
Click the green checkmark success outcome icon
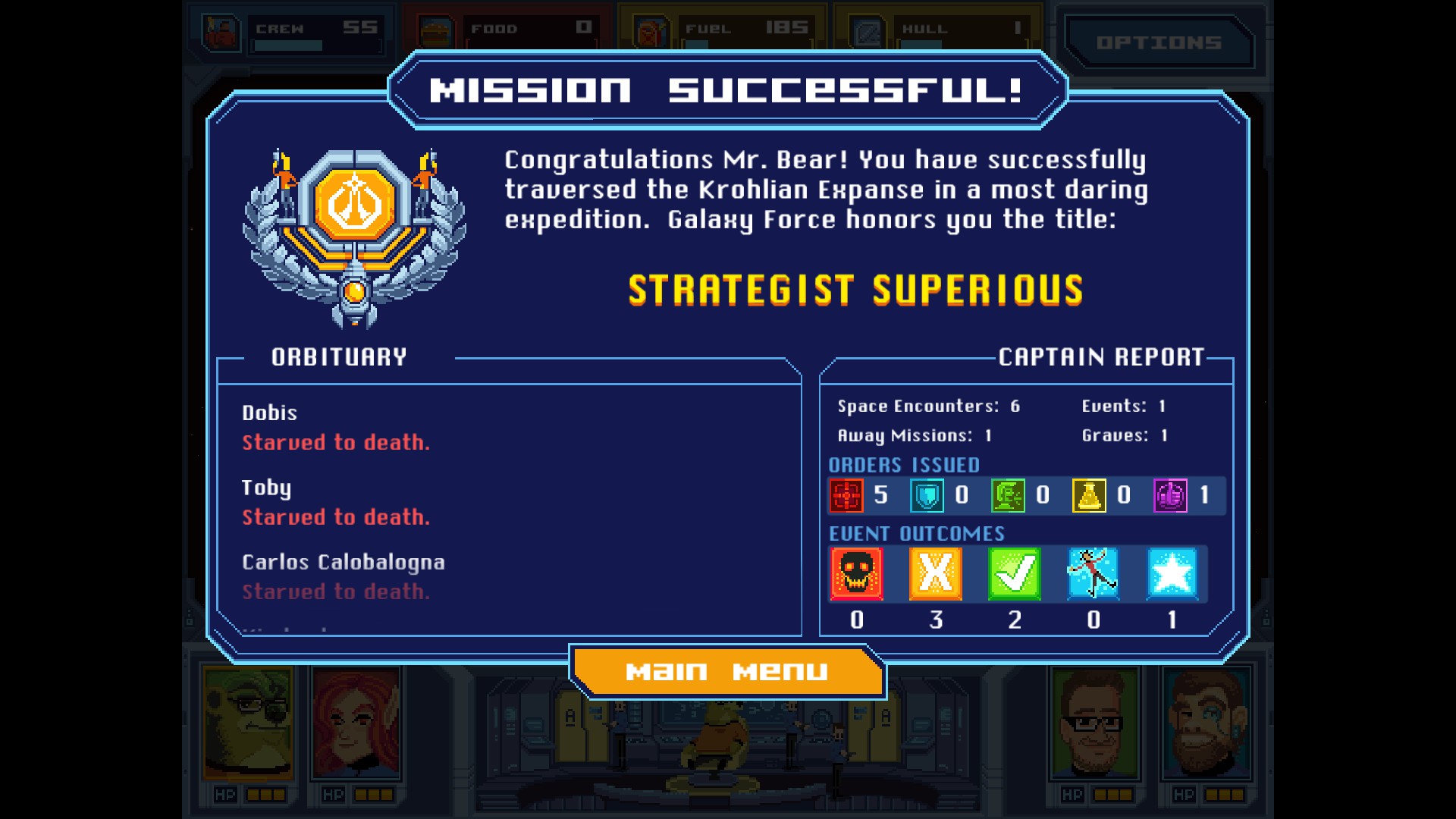1014,574
